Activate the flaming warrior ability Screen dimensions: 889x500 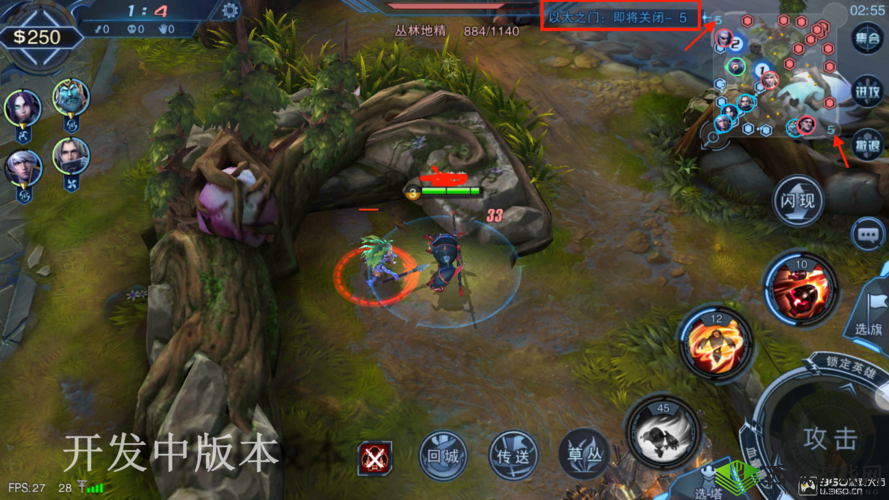coord(716,342)
